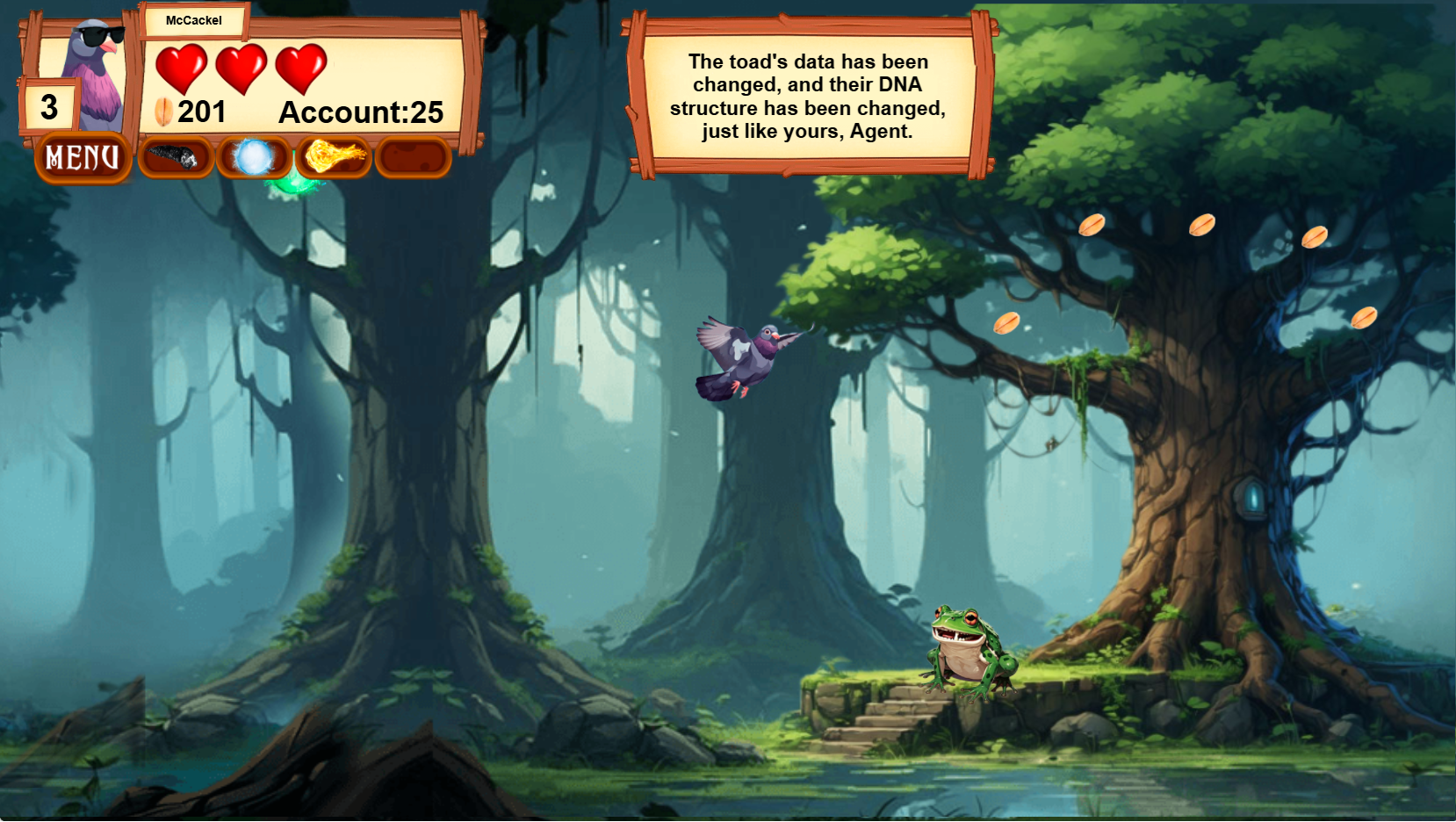Click the first red heart icon

pyautogui.click(x=182, y=70)
